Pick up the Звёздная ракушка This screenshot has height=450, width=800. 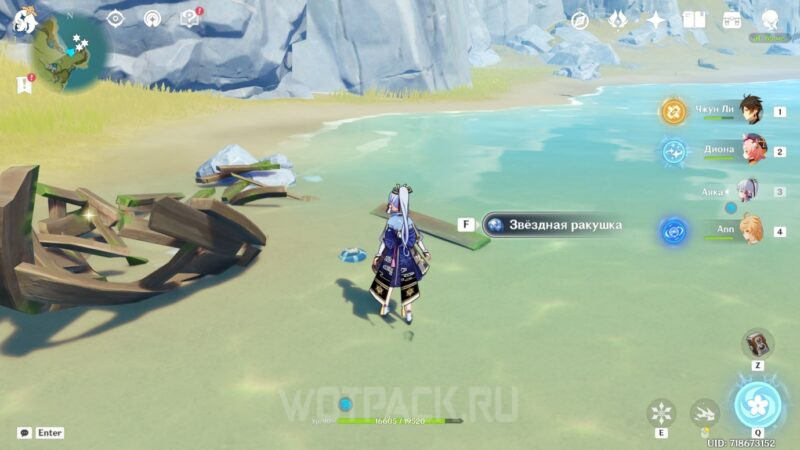pyautogui.click(x=552, y=225)
